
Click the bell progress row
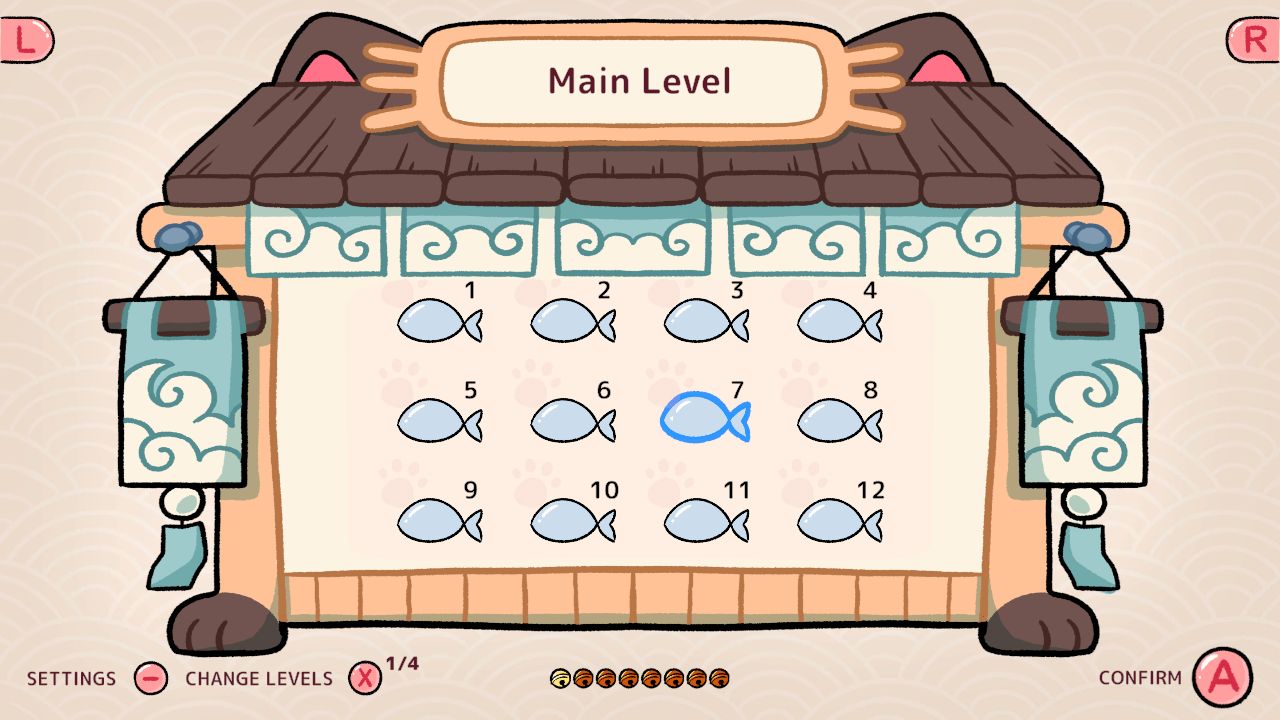pyautogui.click(x=640, y=678)
